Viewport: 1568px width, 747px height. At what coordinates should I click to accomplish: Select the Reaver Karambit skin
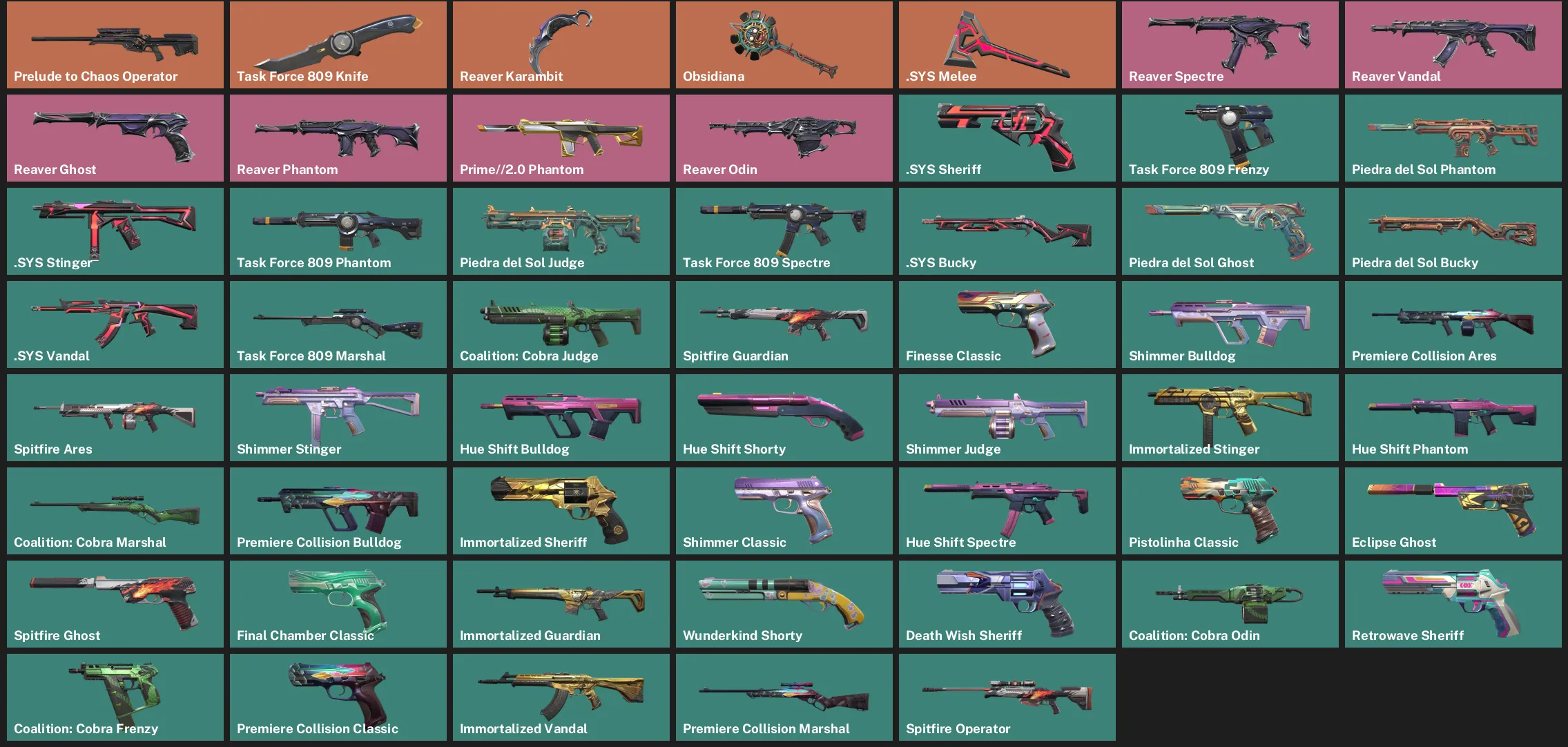click(561, 43)
